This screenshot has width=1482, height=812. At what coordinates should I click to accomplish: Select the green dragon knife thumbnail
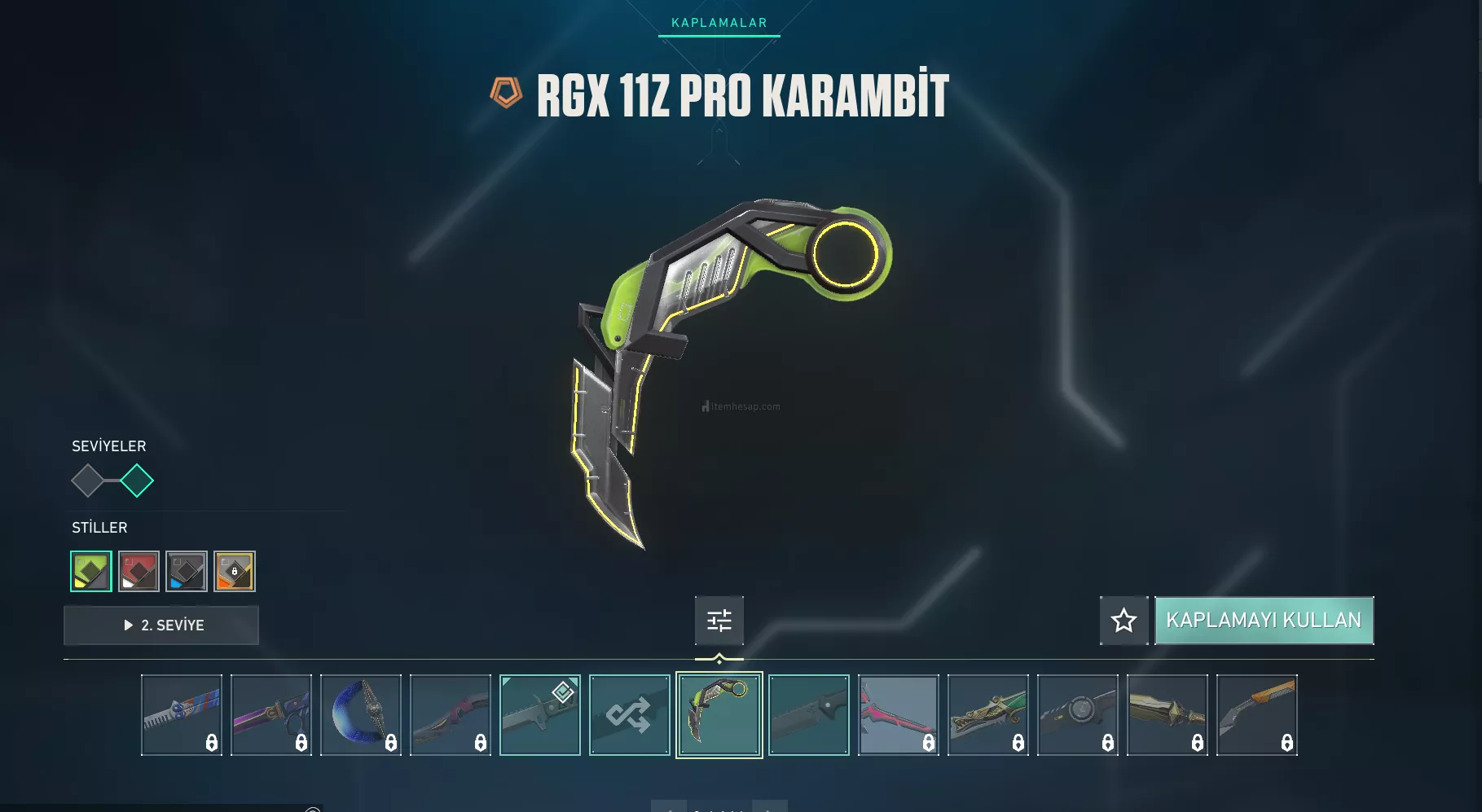(x=987, y=715)
